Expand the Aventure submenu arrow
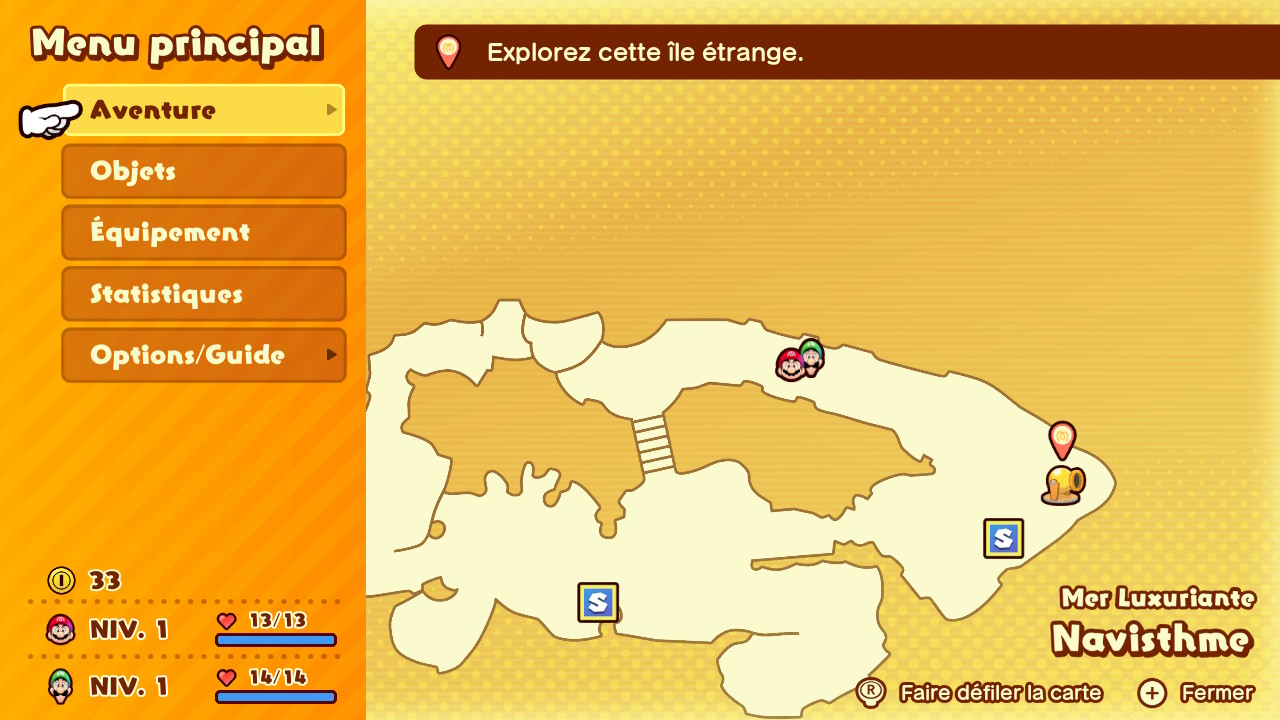 (332, 110)
